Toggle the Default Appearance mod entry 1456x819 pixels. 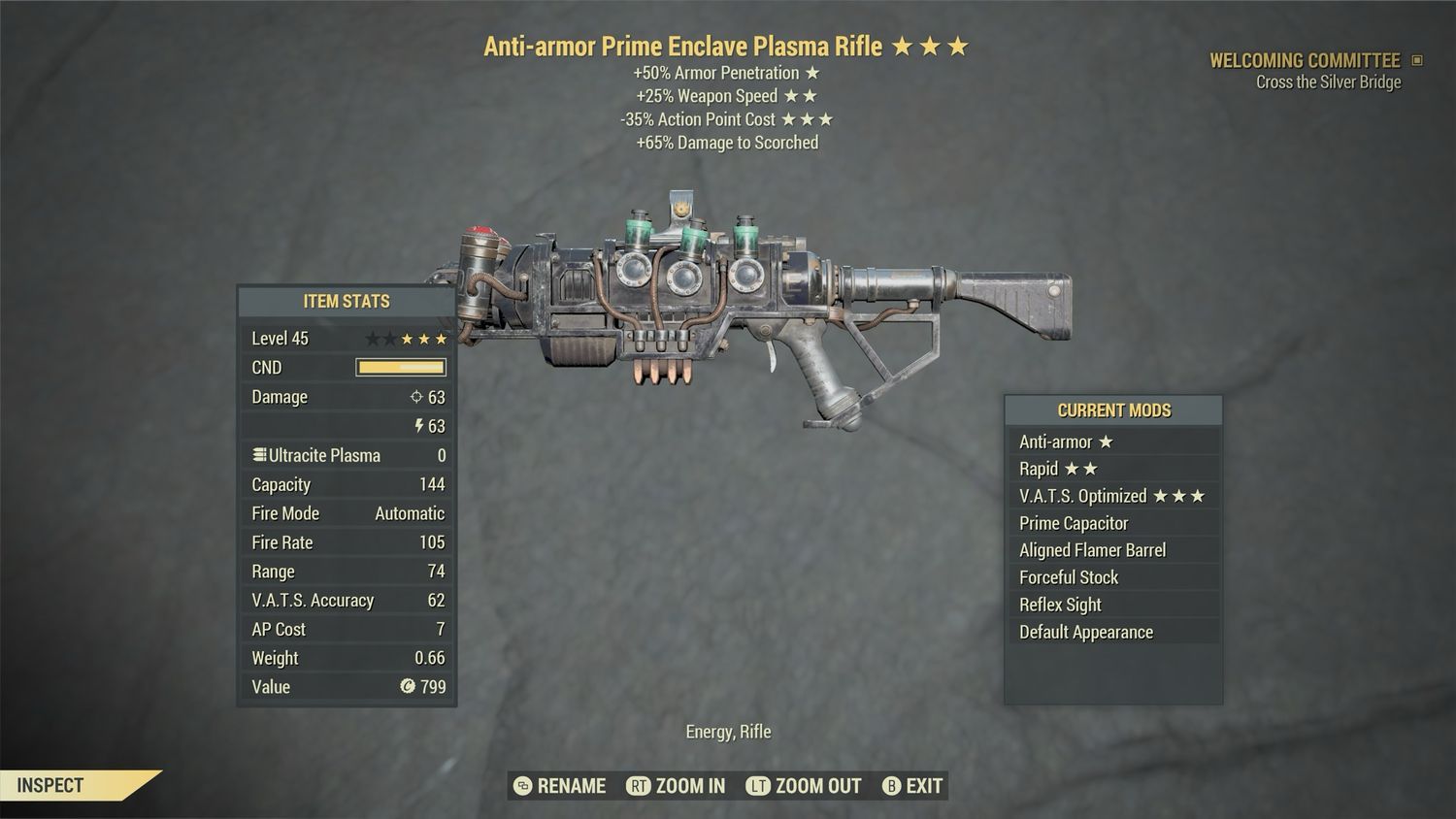pyautogui.click(x=1112, y=632)
